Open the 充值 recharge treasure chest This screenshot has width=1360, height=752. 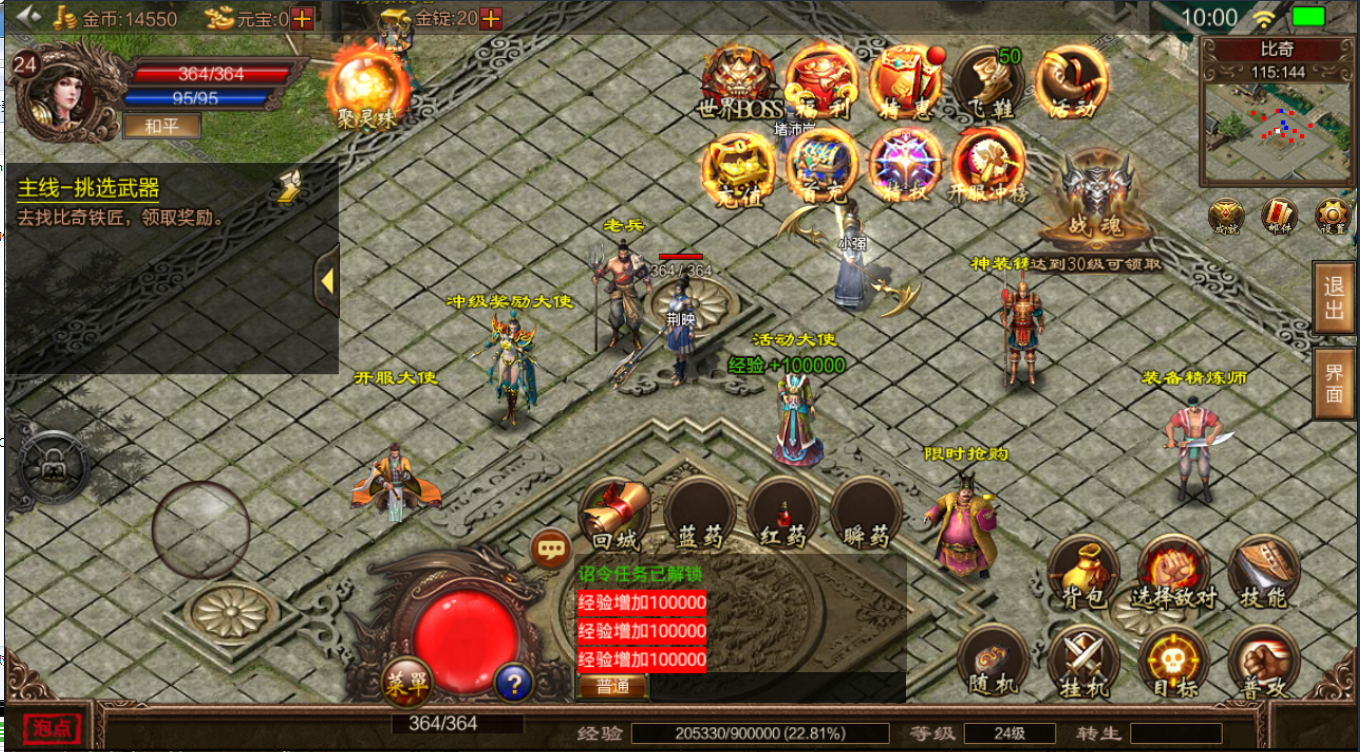pyautogui.click(x=738, y=166)
